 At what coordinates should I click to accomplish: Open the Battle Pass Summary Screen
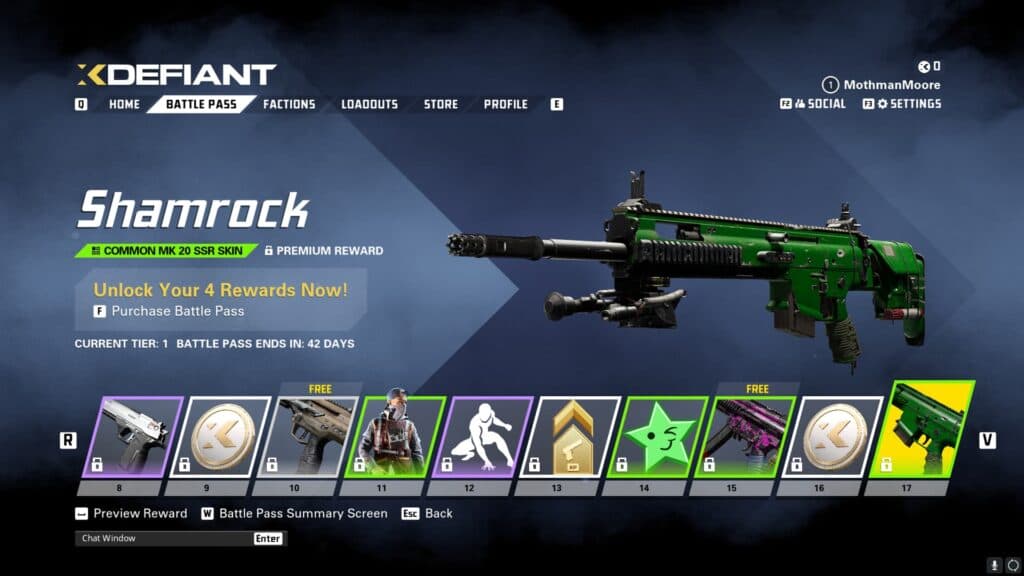[302, 513]
